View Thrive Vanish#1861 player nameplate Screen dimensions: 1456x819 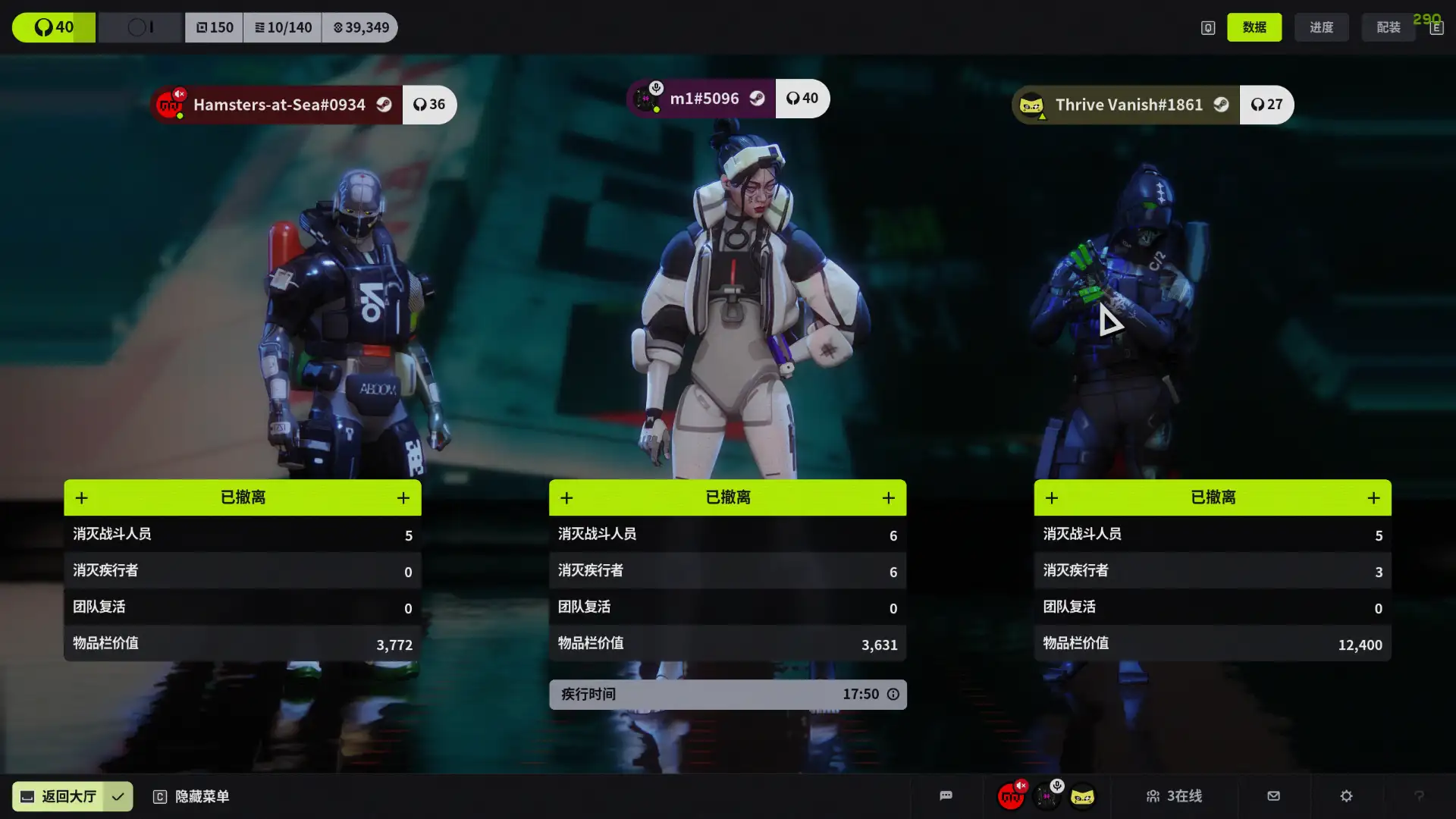pyautogui.click(x=1127, y=105)
